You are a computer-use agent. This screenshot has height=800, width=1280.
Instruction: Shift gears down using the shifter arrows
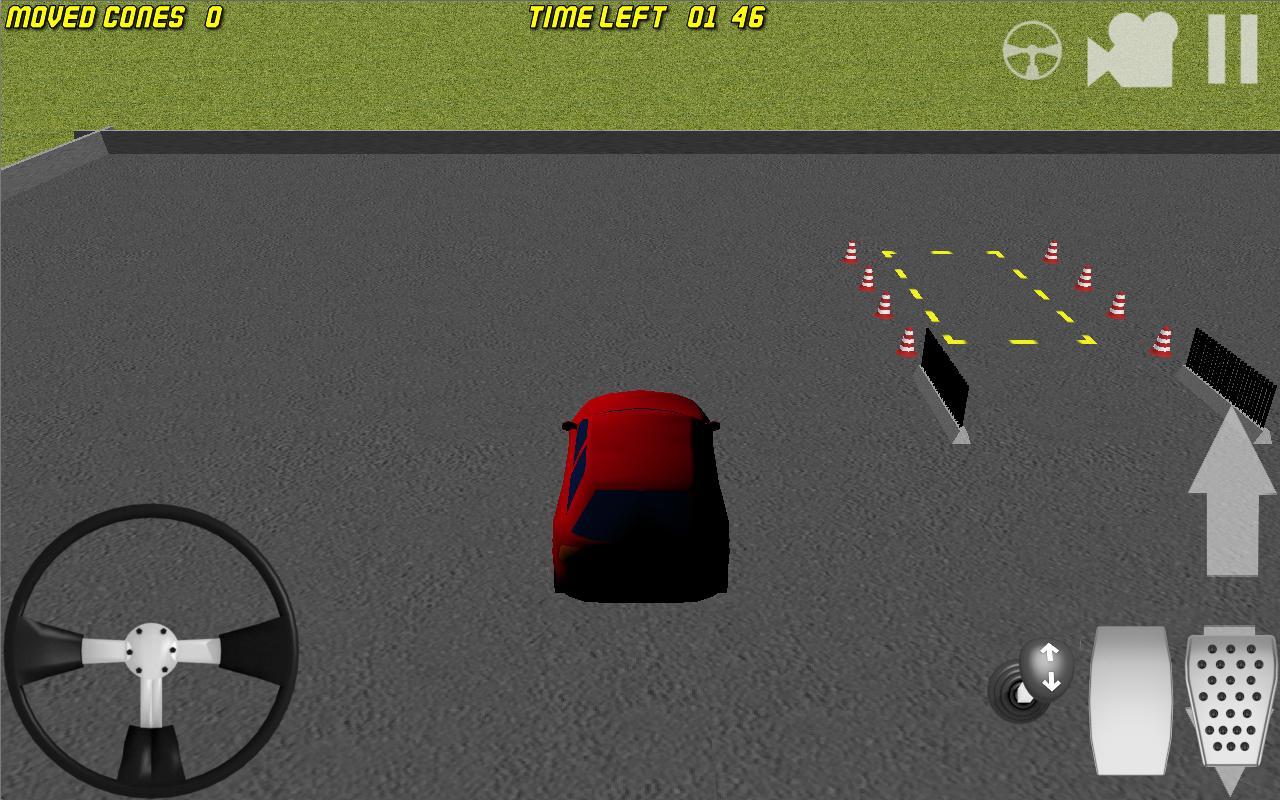[x=1052, y=684]
